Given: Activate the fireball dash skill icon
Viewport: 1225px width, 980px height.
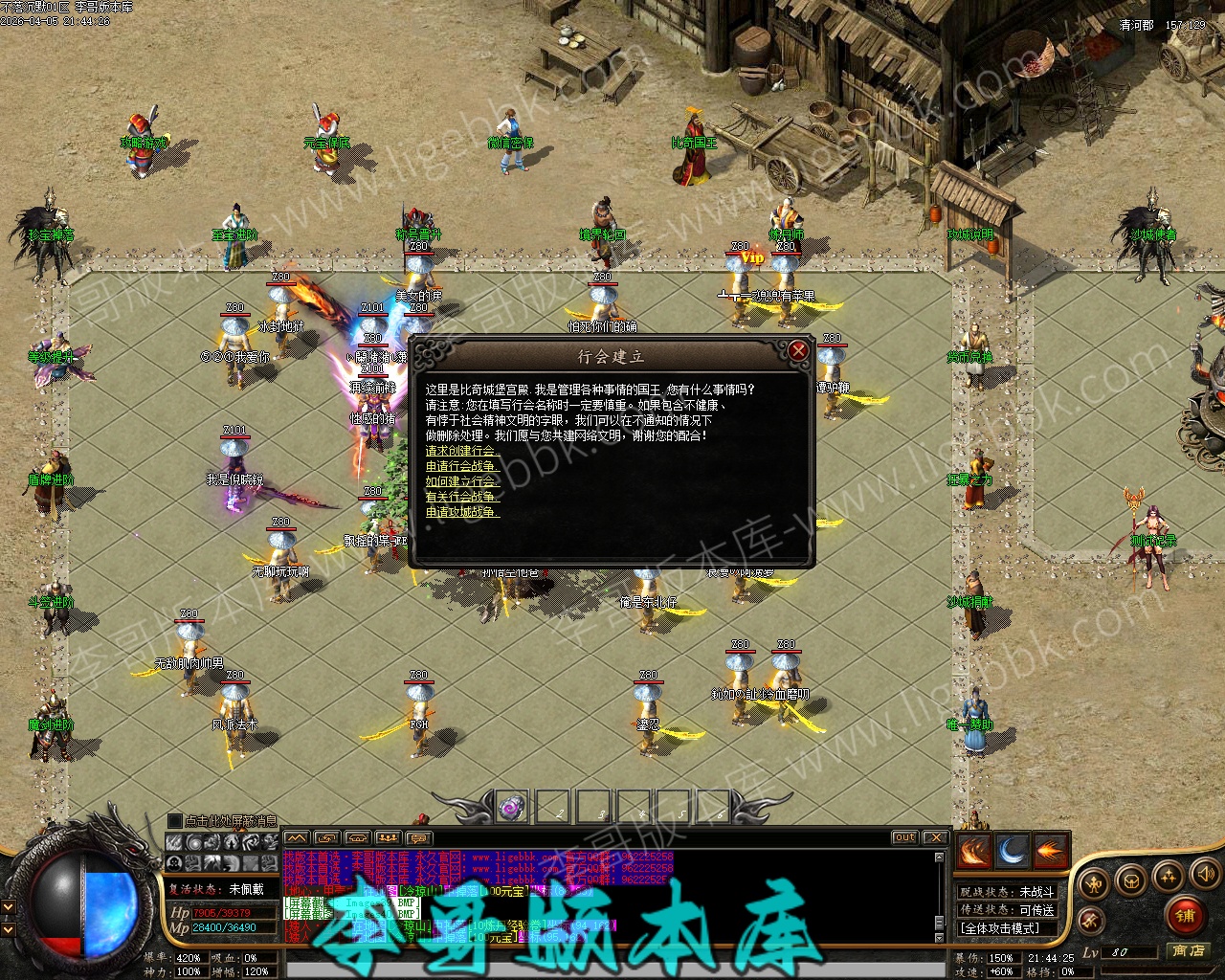Looking at the screenshot, I should pyautogui.click(x=1050, y=851).
